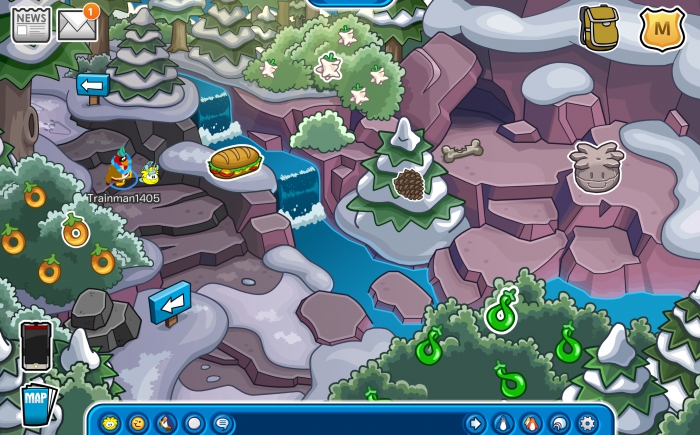Image resolution: width=700 pixels, height=435 pixels.
Task: Select the yellow puffle toolbar icon
Action: (x=110, y=423)
